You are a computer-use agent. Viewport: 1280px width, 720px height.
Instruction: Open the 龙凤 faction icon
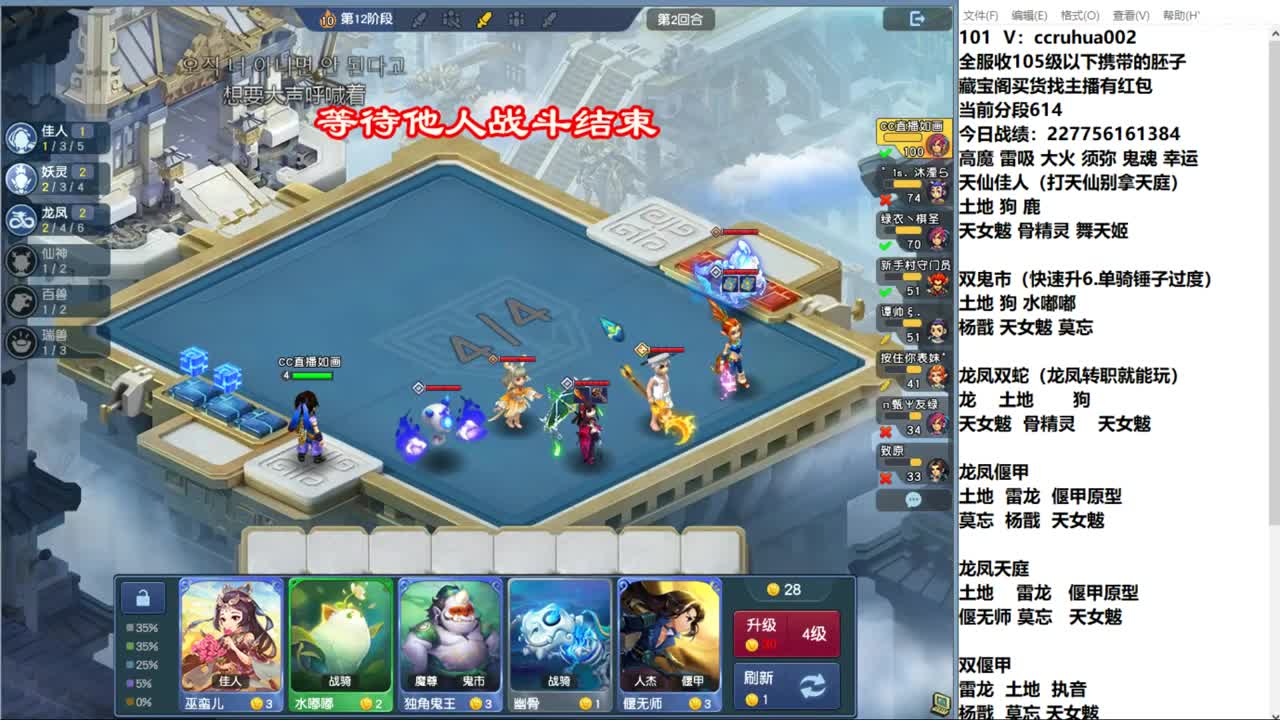coord(21,221)
